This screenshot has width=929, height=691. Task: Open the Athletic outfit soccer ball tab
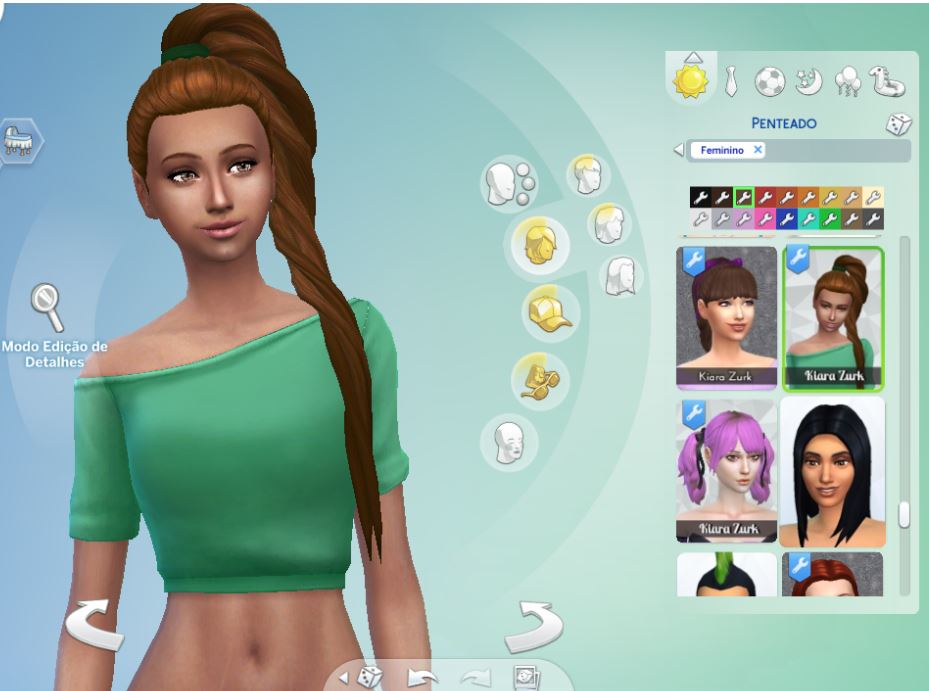click(x=769, y=82)
